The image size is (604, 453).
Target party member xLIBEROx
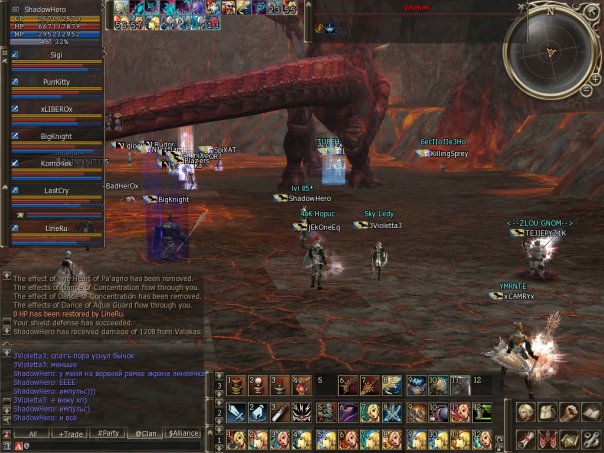pyautogui.click(x=56, y=109)
